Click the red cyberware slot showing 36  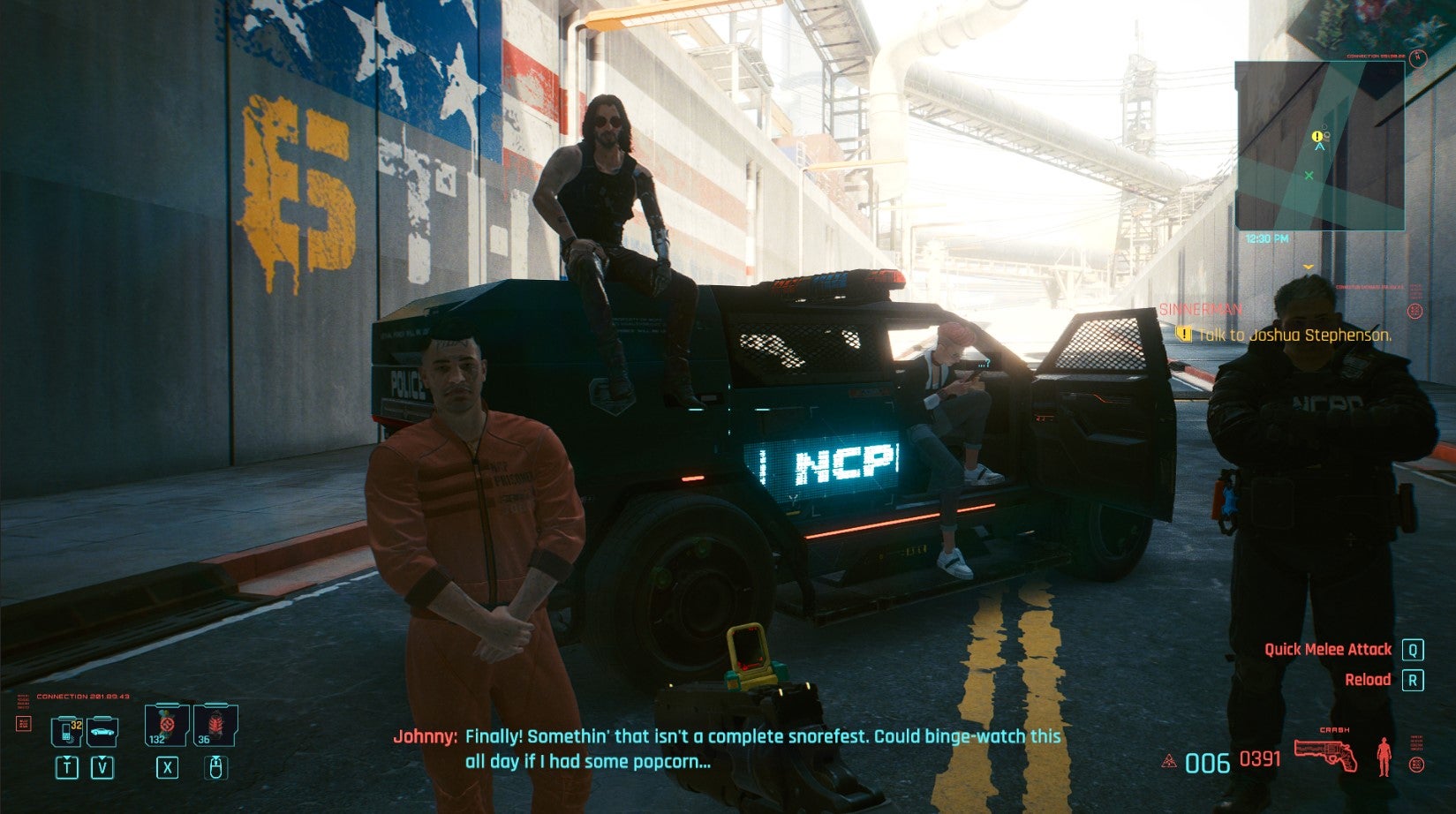tap(215, 726)
